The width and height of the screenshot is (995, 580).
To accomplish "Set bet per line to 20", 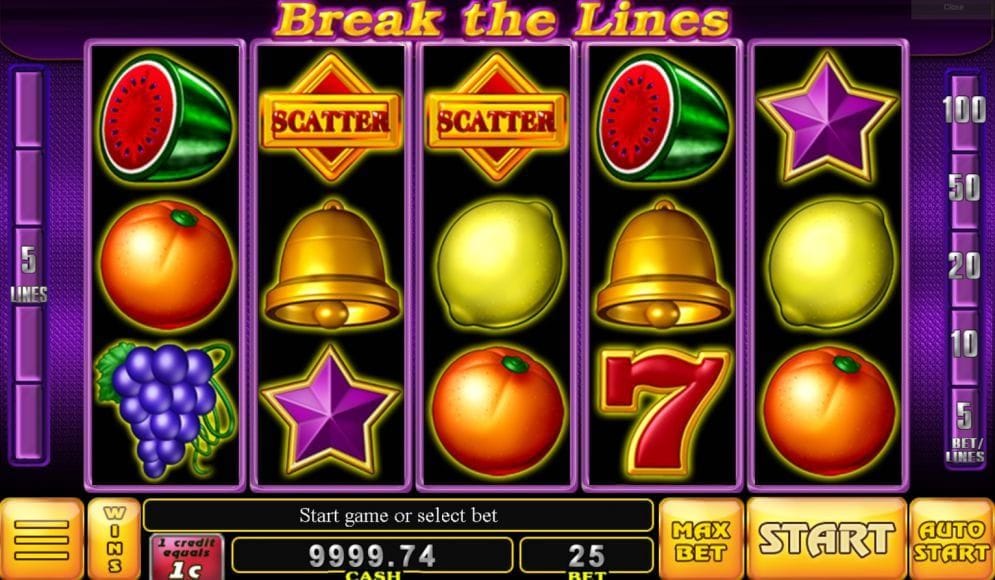I will click(964, 266).
